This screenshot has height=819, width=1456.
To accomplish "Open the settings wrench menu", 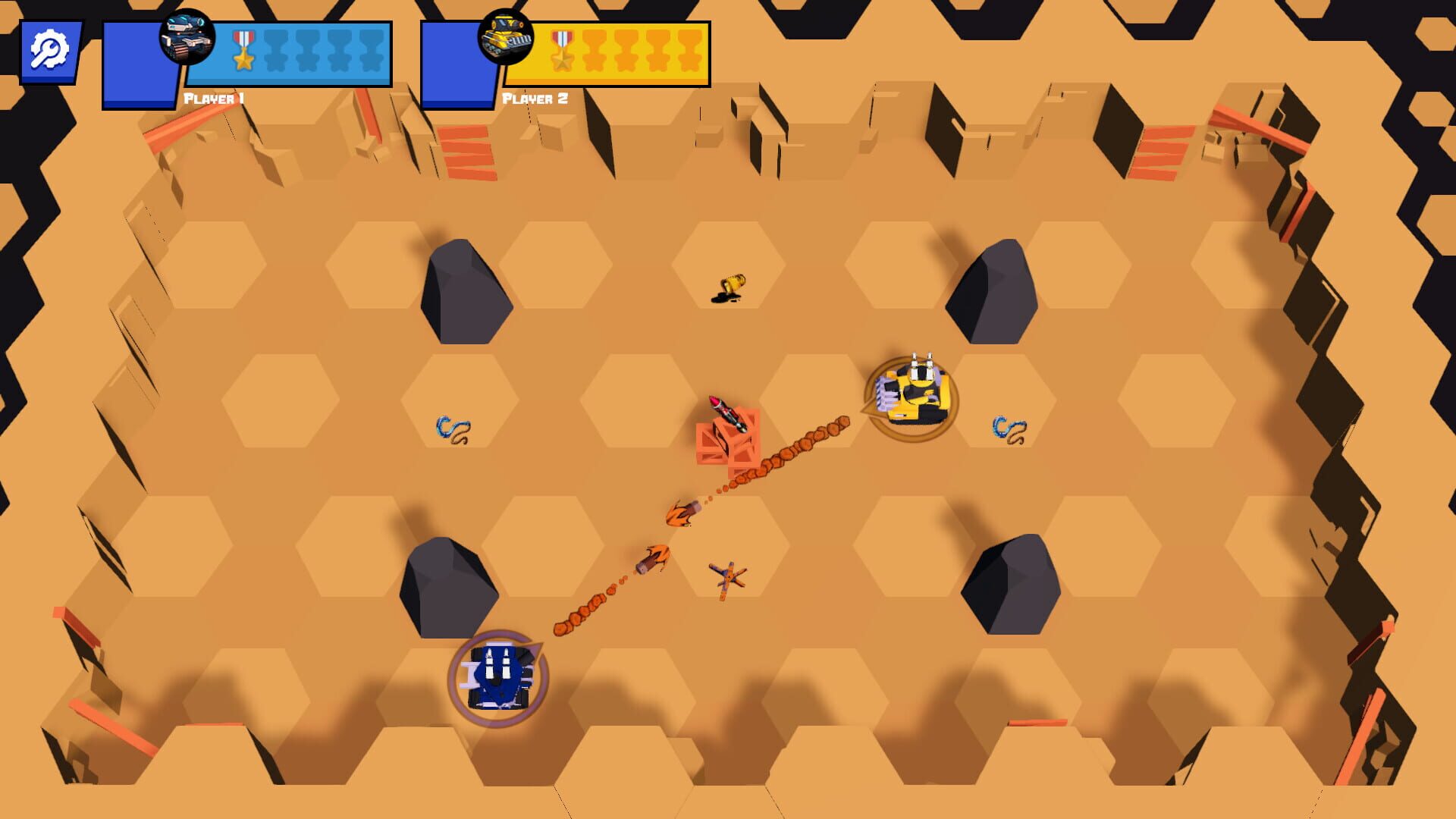I will (x=49, y=49).
